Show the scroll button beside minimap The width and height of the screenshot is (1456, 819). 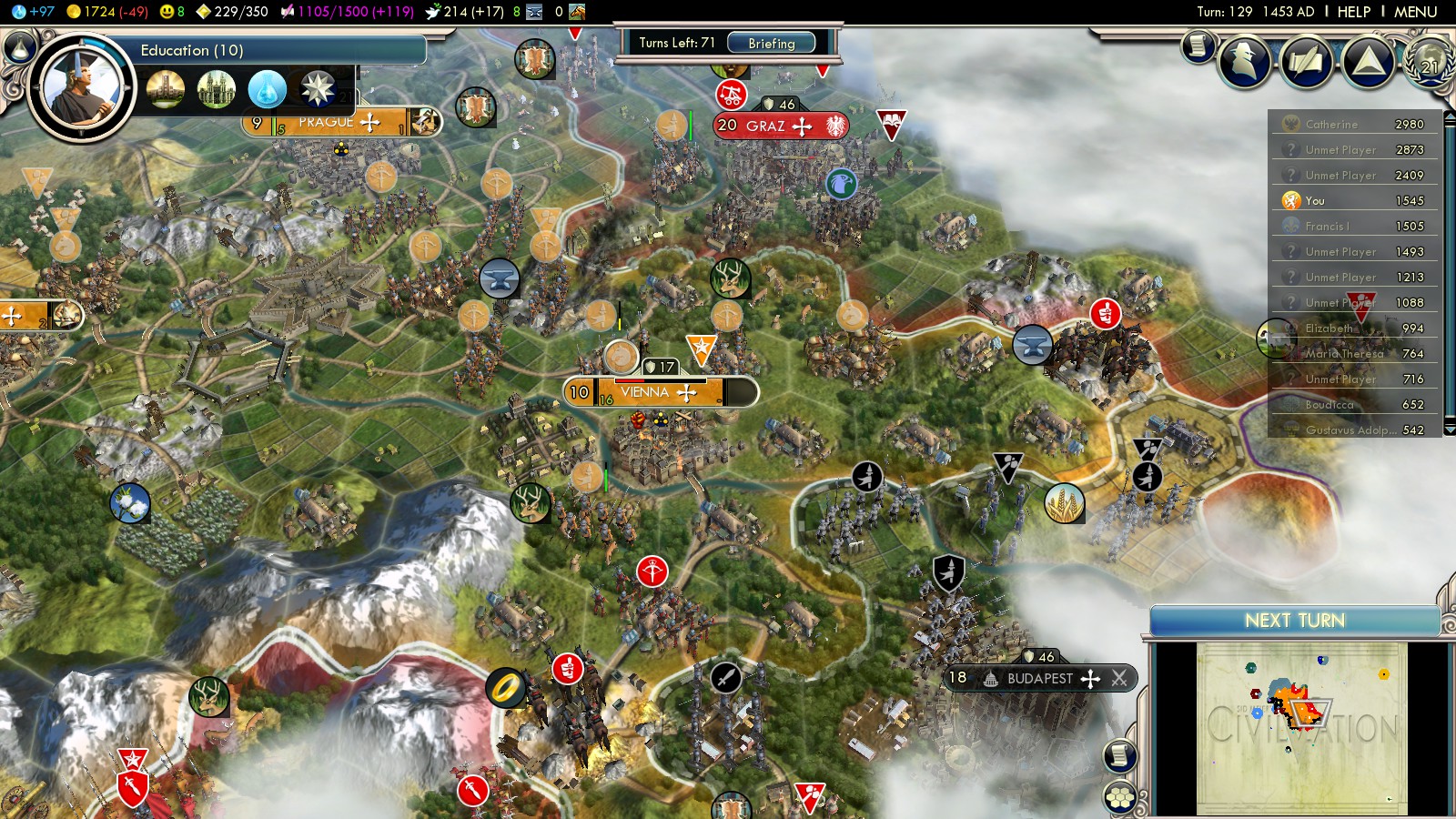pyautogui.click(x=1120, y=755)
